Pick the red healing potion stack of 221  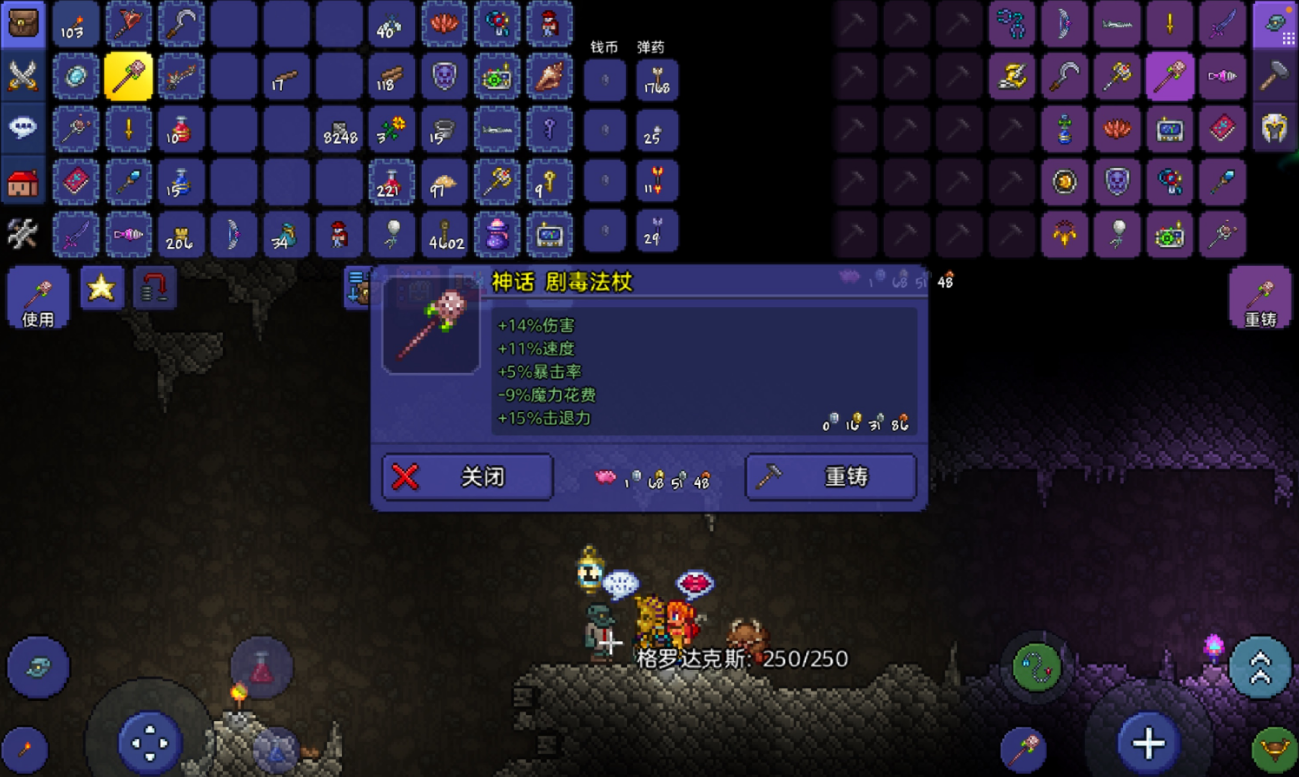(x=391, y=182)
